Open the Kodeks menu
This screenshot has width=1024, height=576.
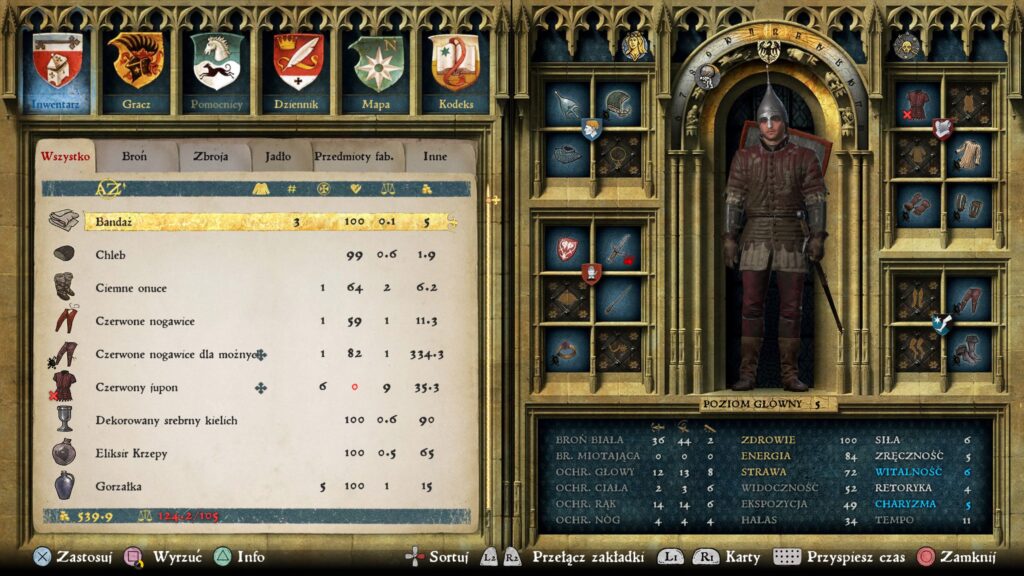pyautogui.click(x=455, y=70)
